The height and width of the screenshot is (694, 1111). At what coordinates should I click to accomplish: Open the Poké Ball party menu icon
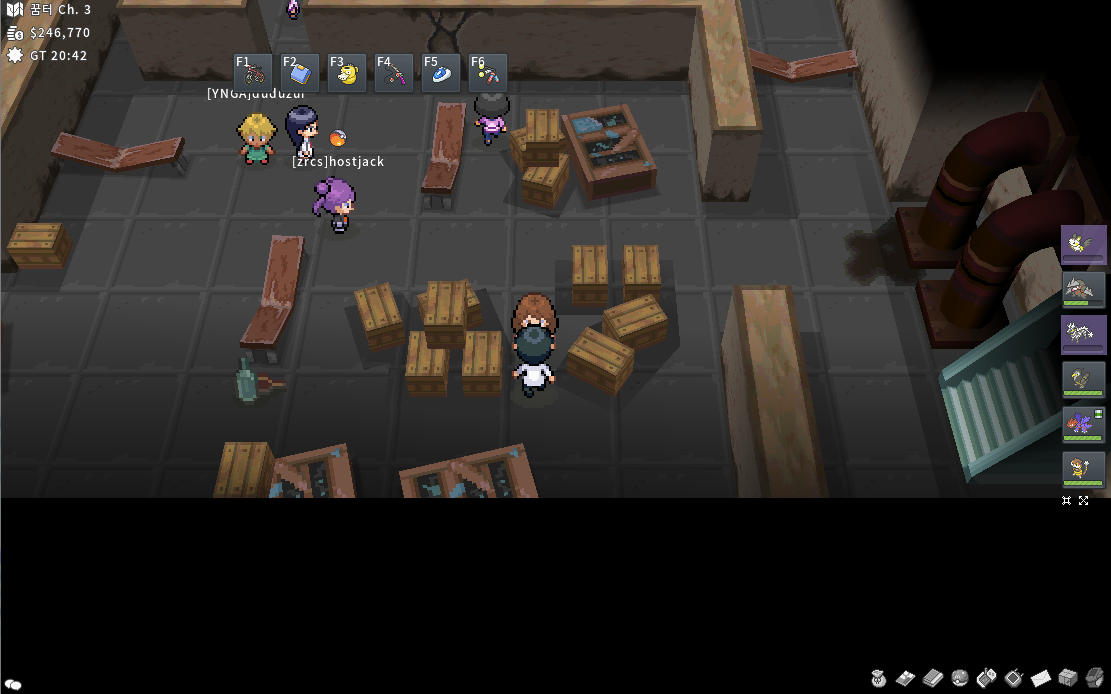[960, 678]
